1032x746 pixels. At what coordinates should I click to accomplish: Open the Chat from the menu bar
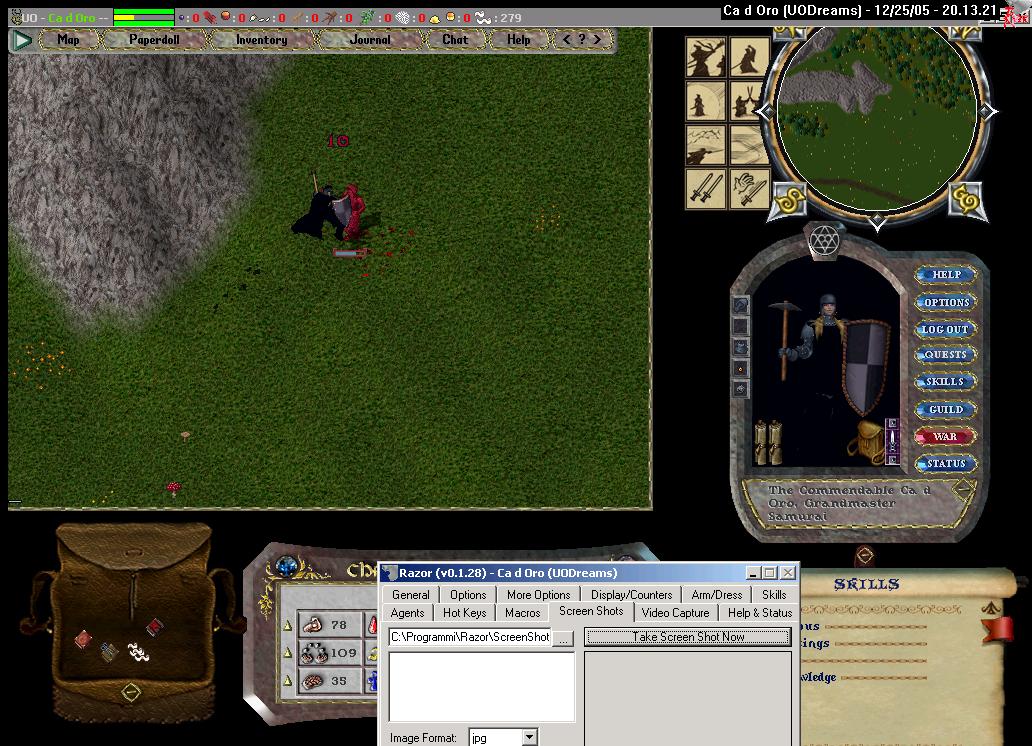click(455, 40)
